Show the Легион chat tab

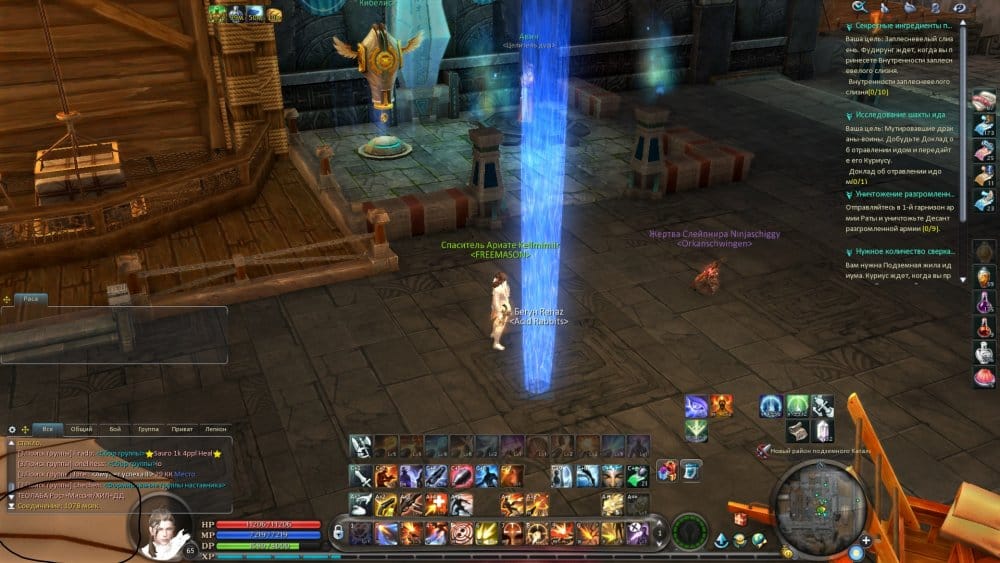pos(215,429)
